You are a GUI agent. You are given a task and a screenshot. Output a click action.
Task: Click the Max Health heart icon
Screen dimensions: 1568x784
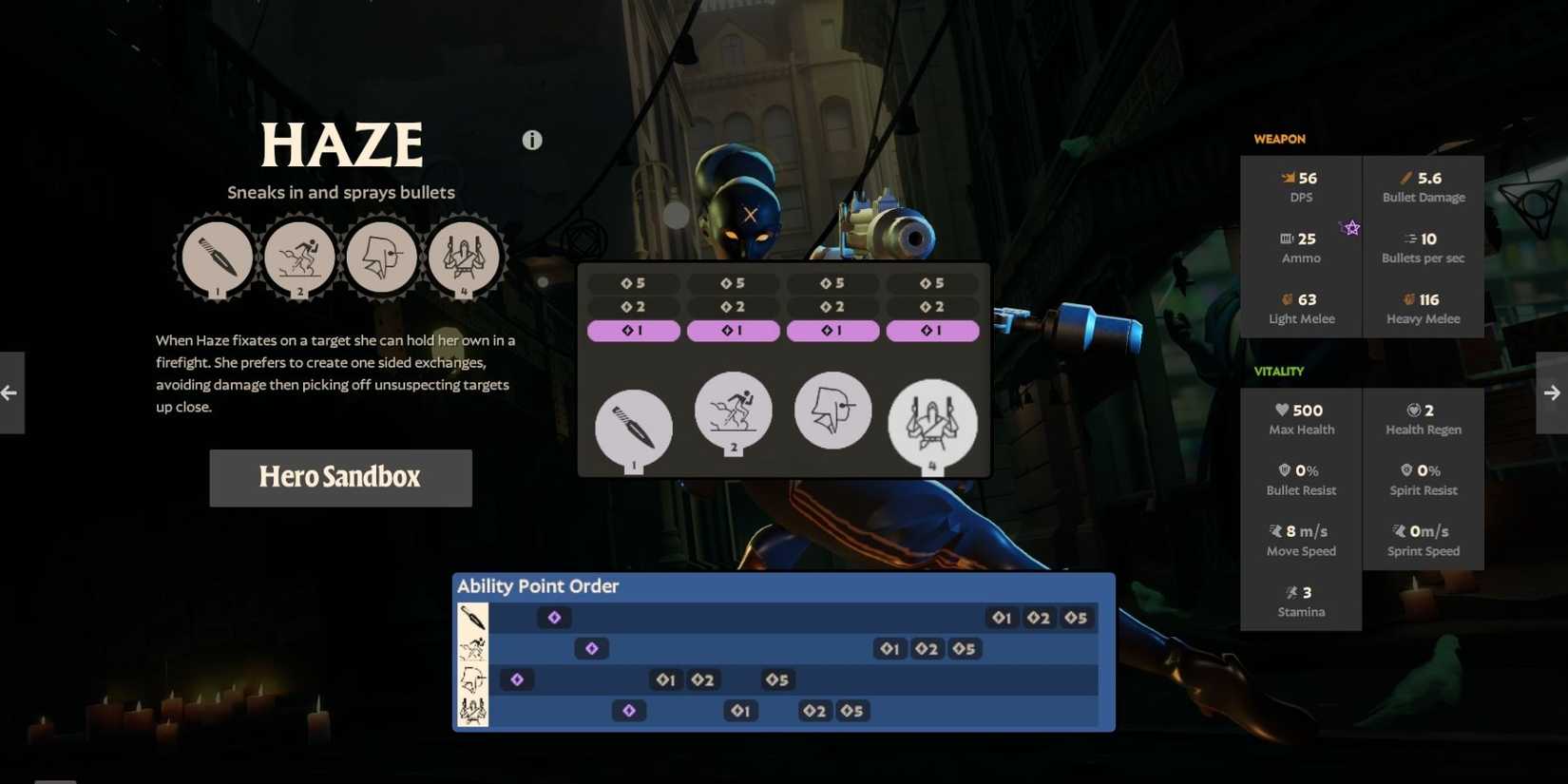coord(1282,410)
